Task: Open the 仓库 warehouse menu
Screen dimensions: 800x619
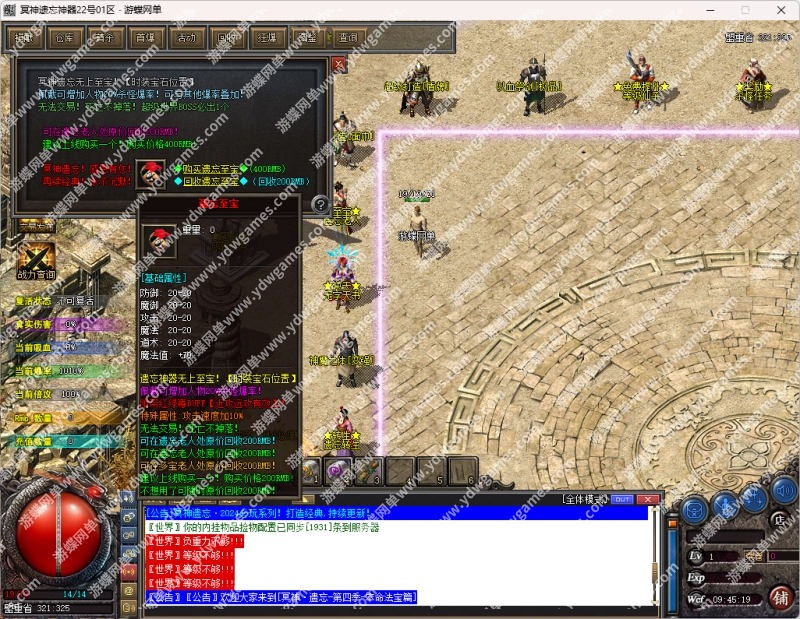Action: 64,38
